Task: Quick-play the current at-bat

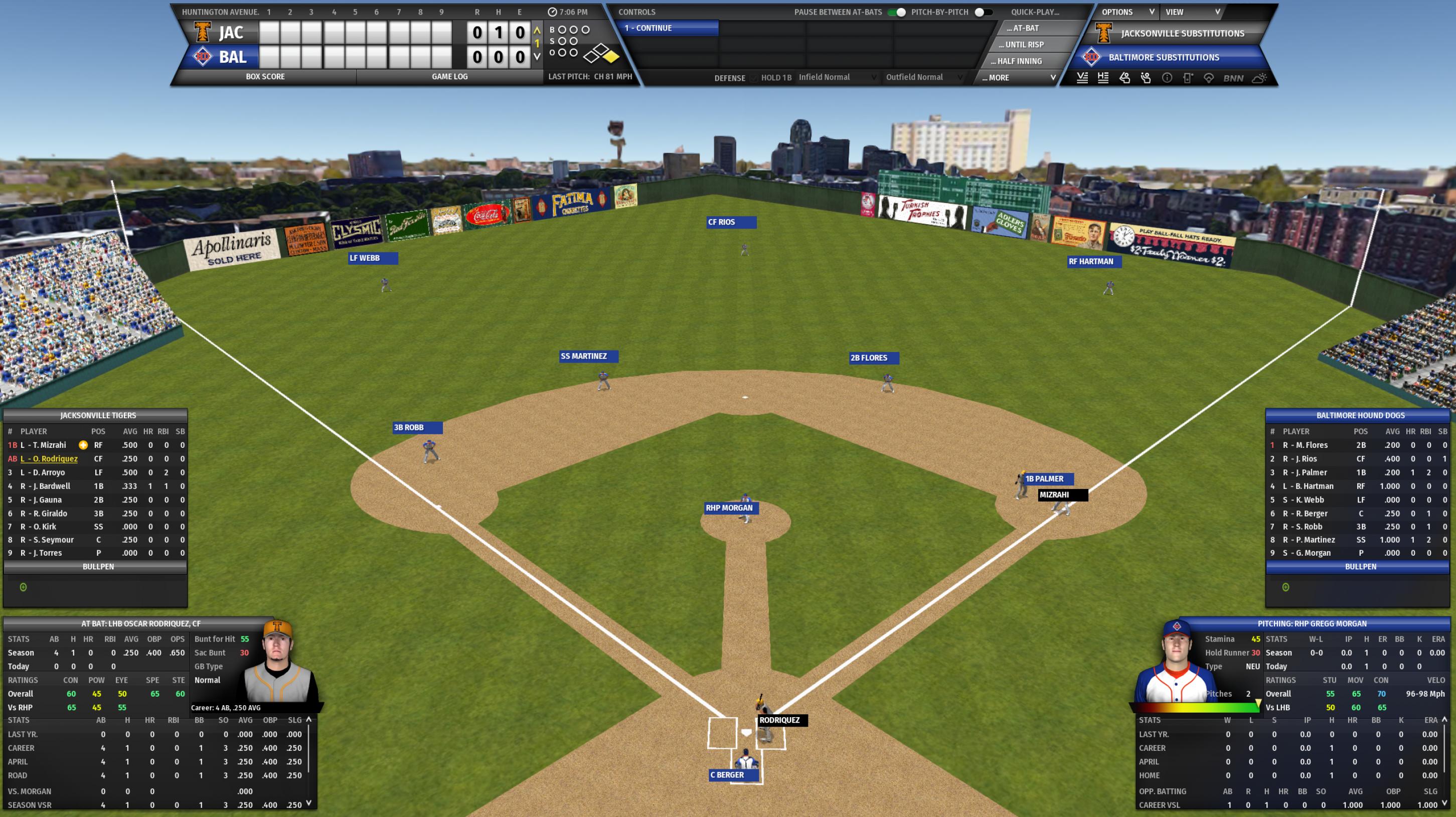Action: [1023, 28]
